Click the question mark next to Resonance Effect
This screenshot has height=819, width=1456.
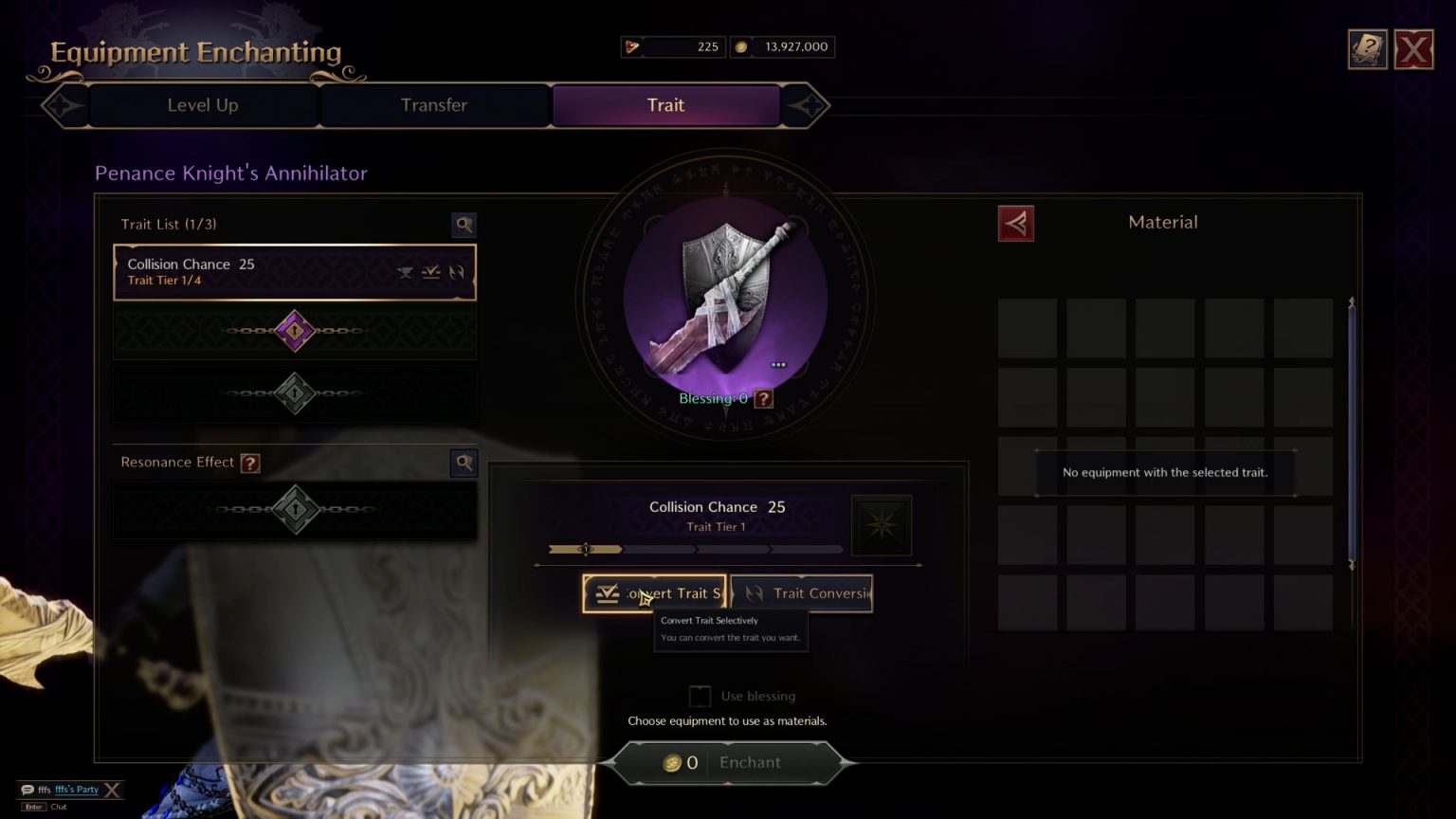tap(248, 463)
